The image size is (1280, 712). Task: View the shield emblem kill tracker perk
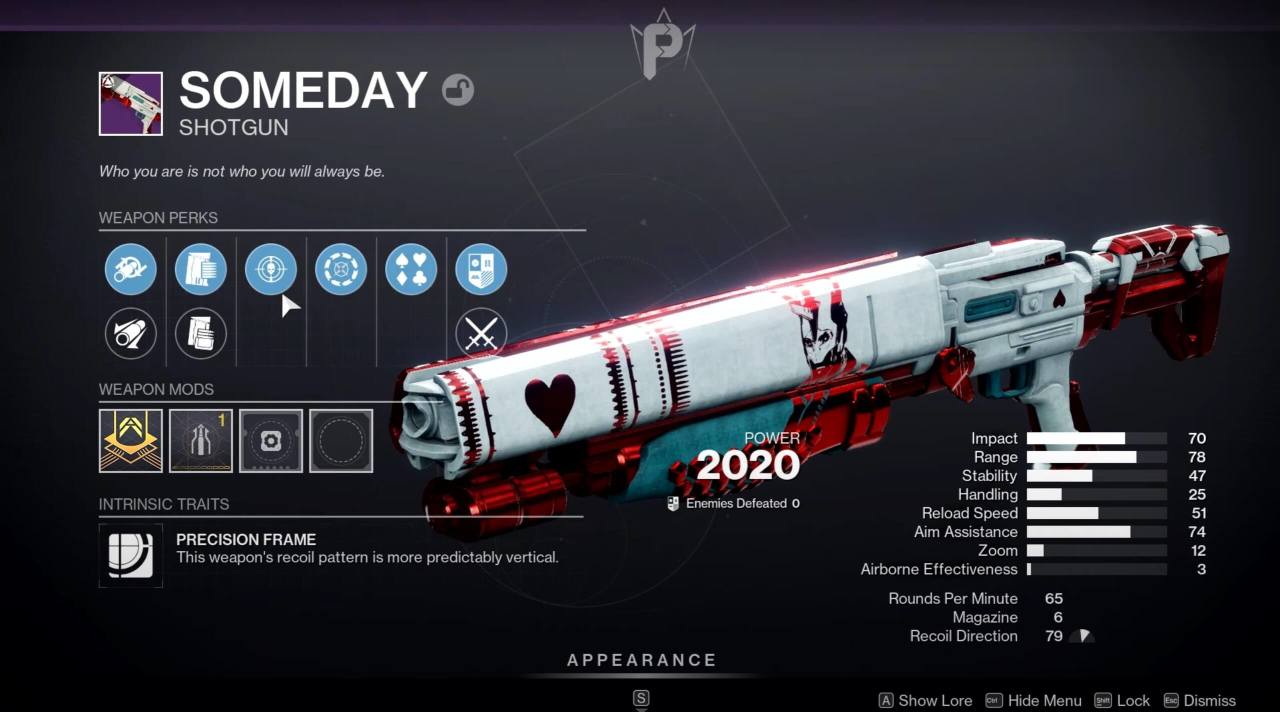tap(481, 269)
